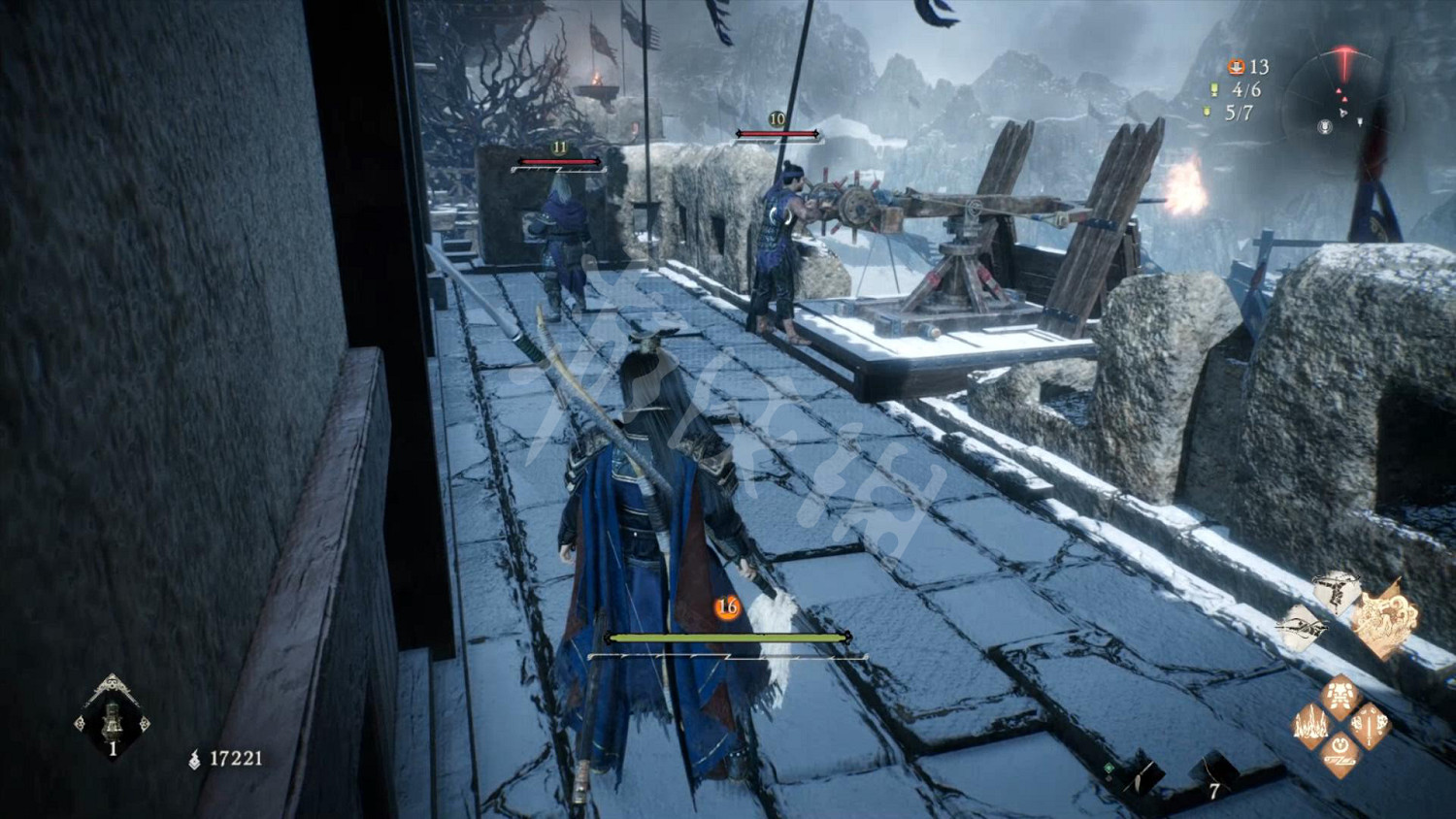The width and height of the screenshot is (1456, 819).
Task: Switch to the curved blade weapon icon
Action: click(1302, 629)
